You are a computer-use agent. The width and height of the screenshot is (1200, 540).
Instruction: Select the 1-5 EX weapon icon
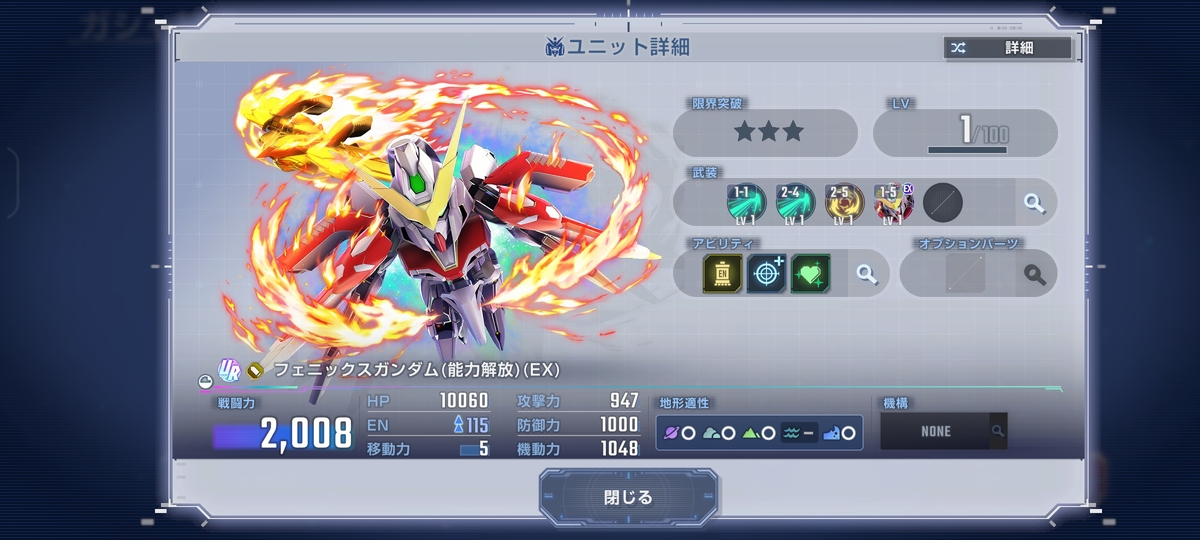(x=893, y=202)
